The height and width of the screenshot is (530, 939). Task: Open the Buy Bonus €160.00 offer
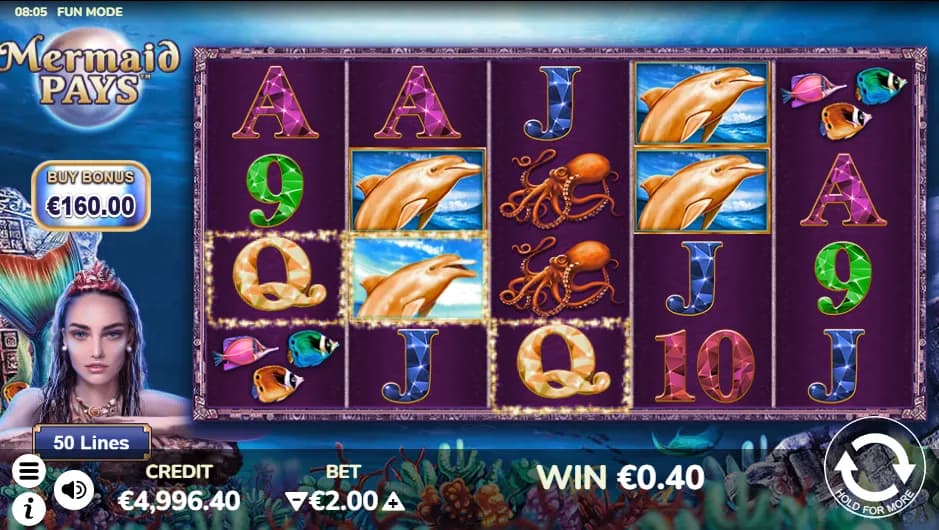[90, 196]
